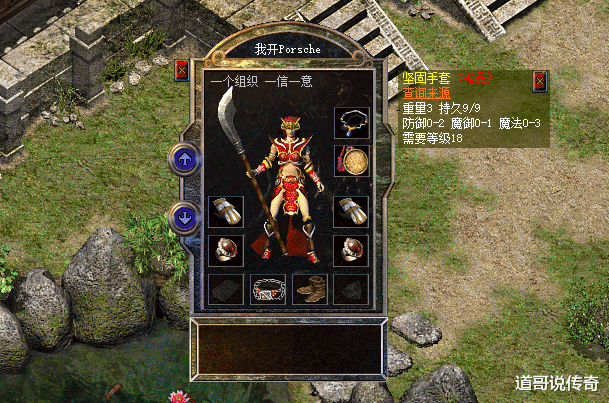
Task: Select the equipped boots slot
Action: pos(309,289)
